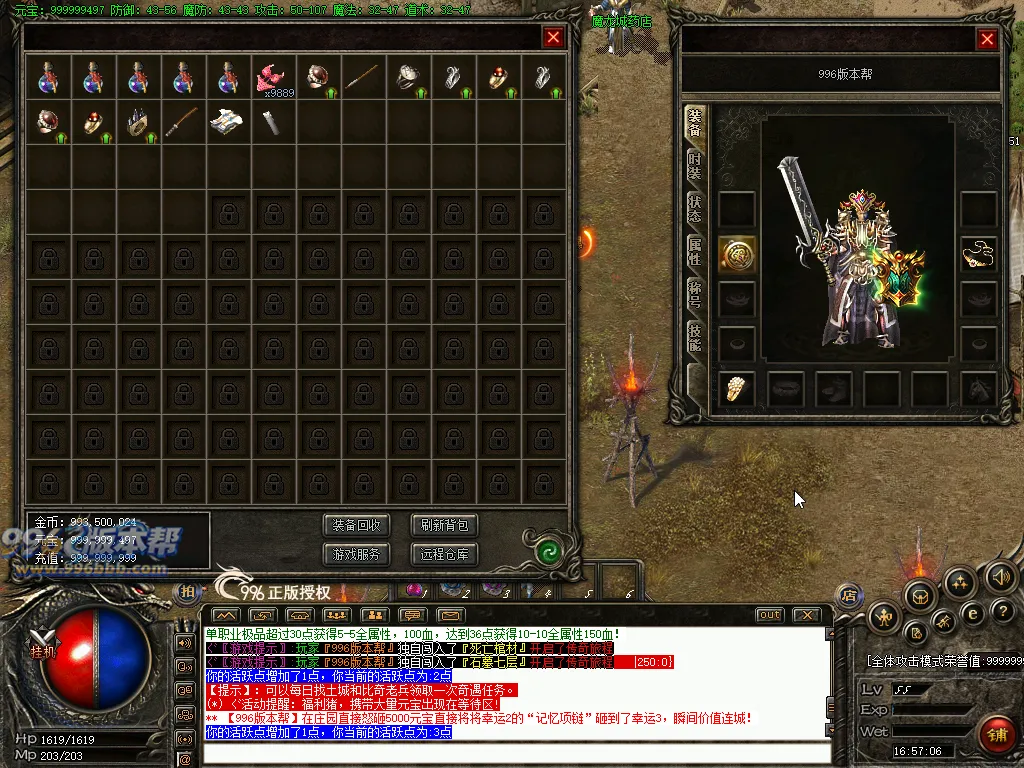The height and width of the screenshot is (768, 1024).
Task: Show the 称号 titles tab
Action: [x=695, y=294]
